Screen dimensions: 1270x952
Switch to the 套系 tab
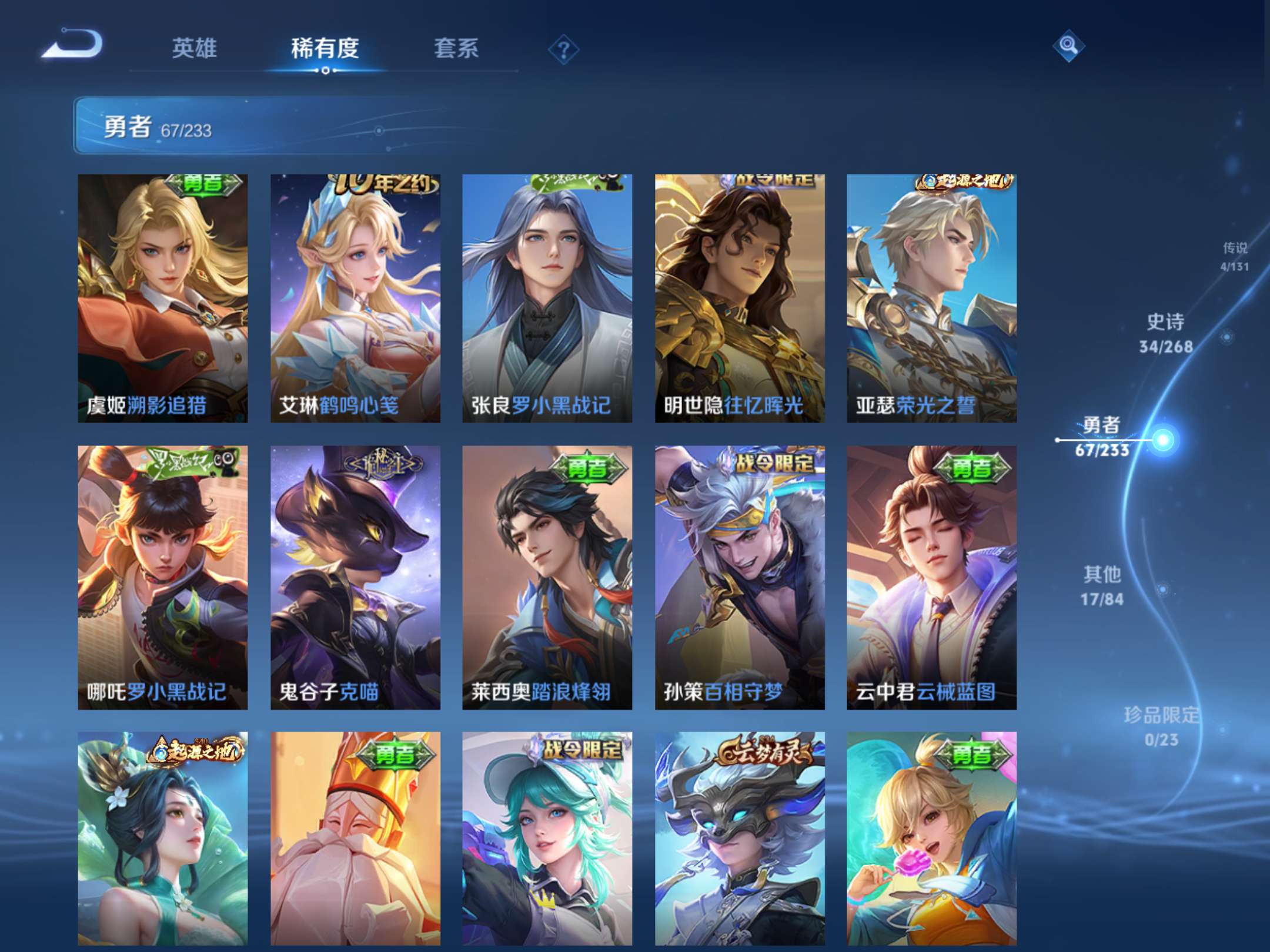coord(456,50)
